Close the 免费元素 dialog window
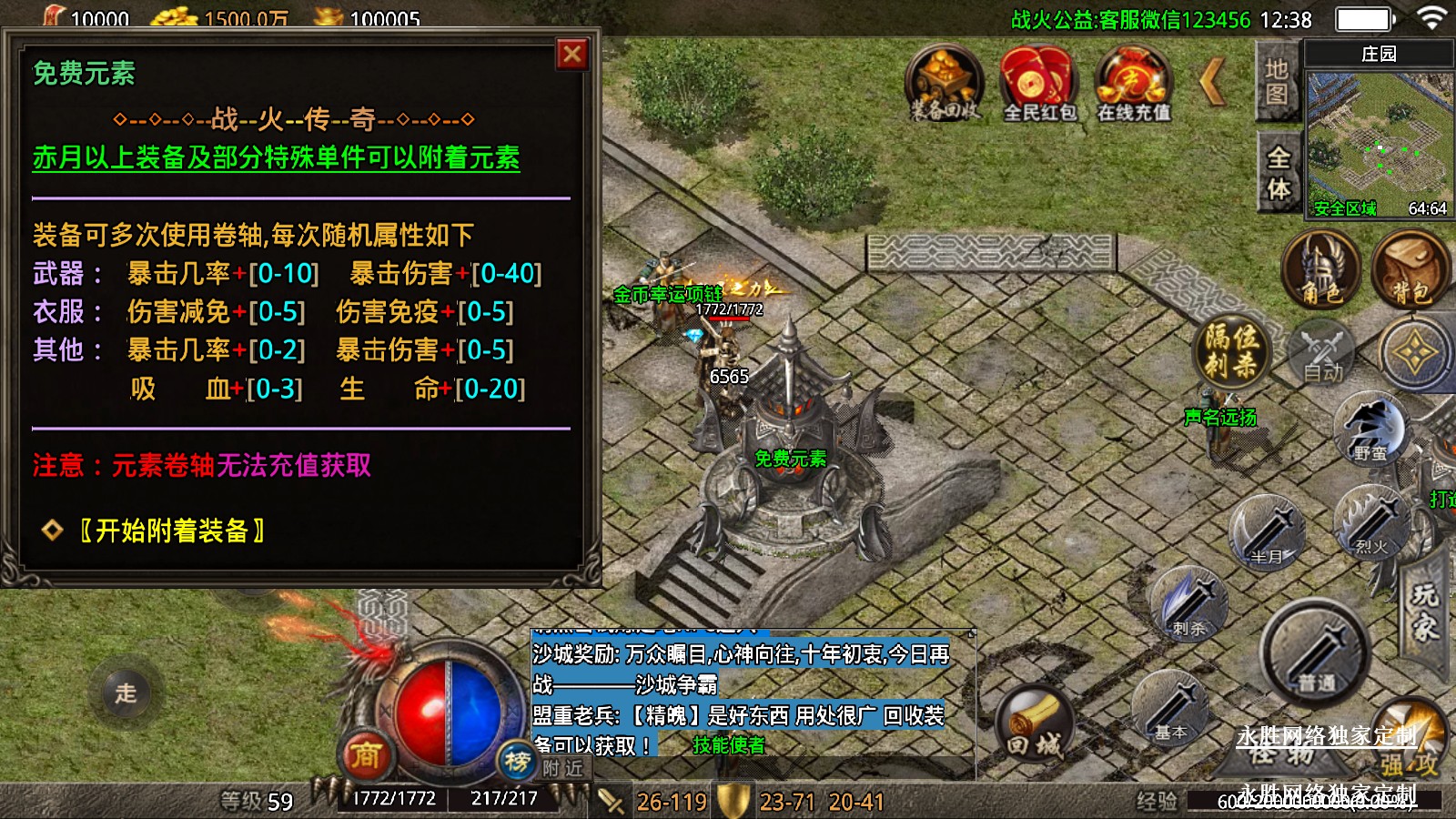Image resolution: width=1456 pixels, height=819 pixels. point(572,55)
